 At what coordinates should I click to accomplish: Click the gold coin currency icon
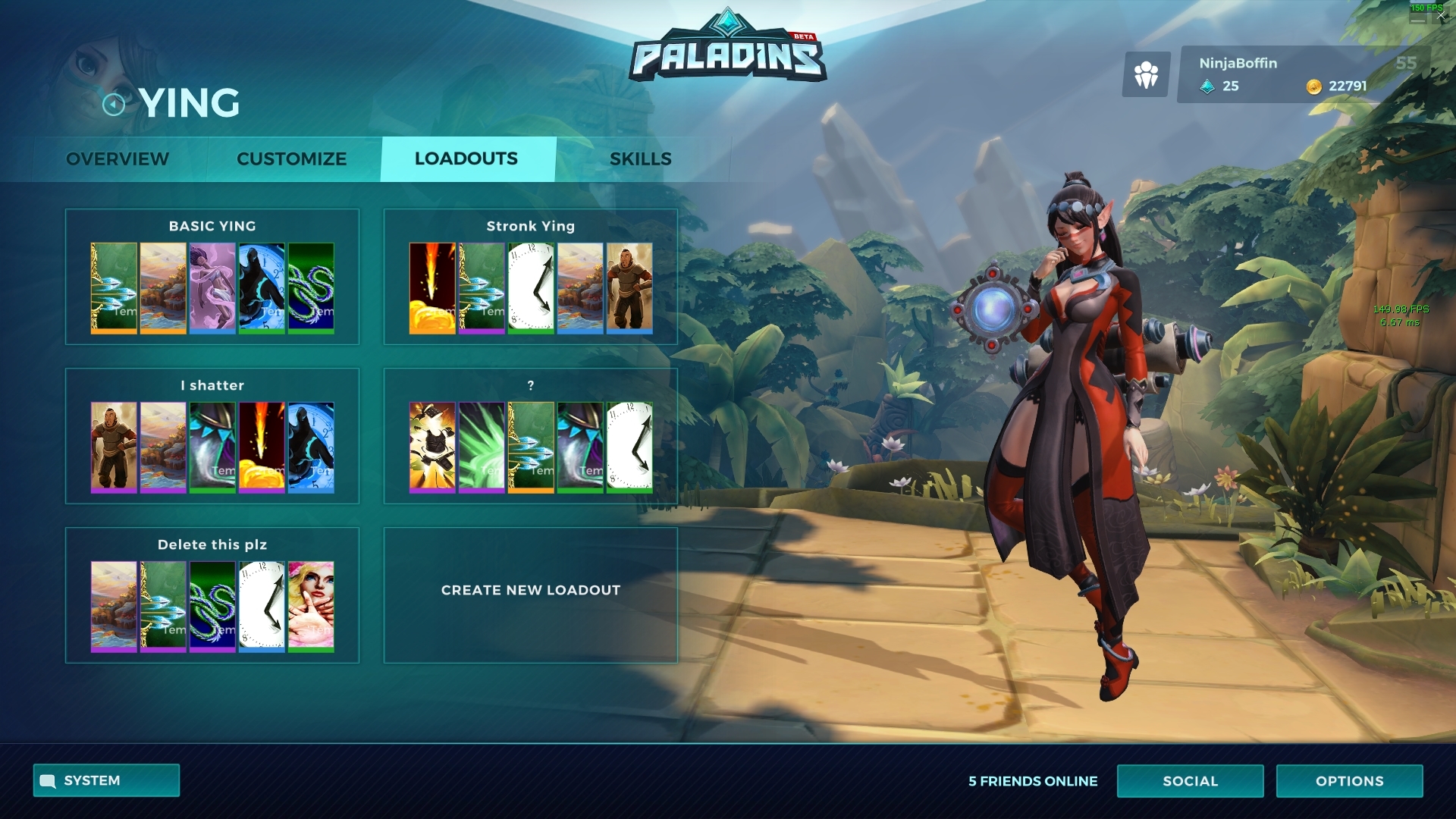[x=1313, y=87]
